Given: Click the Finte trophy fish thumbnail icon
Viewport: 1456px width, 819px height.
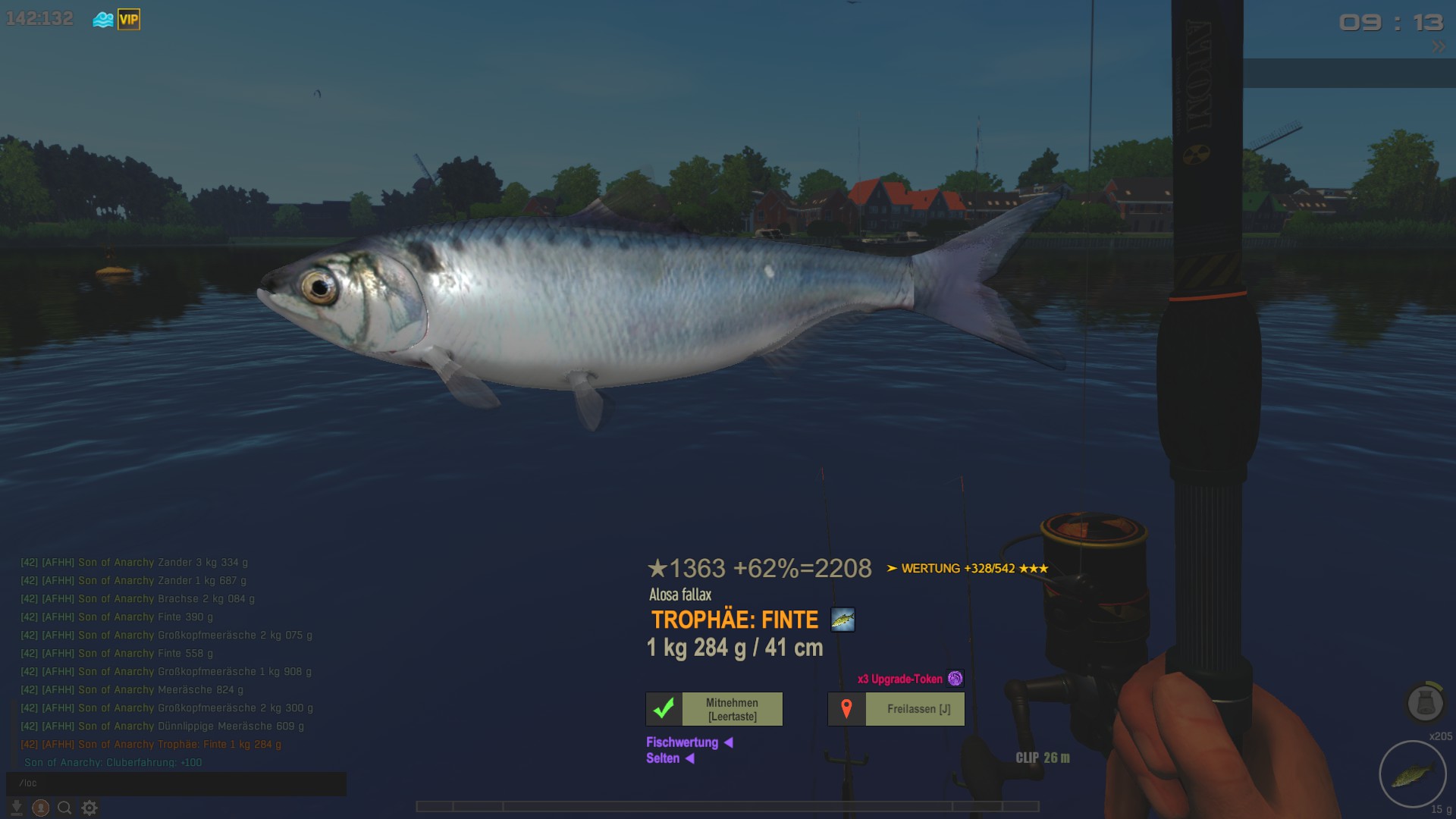Looking at the screenshot, I should tap(843, 620).
